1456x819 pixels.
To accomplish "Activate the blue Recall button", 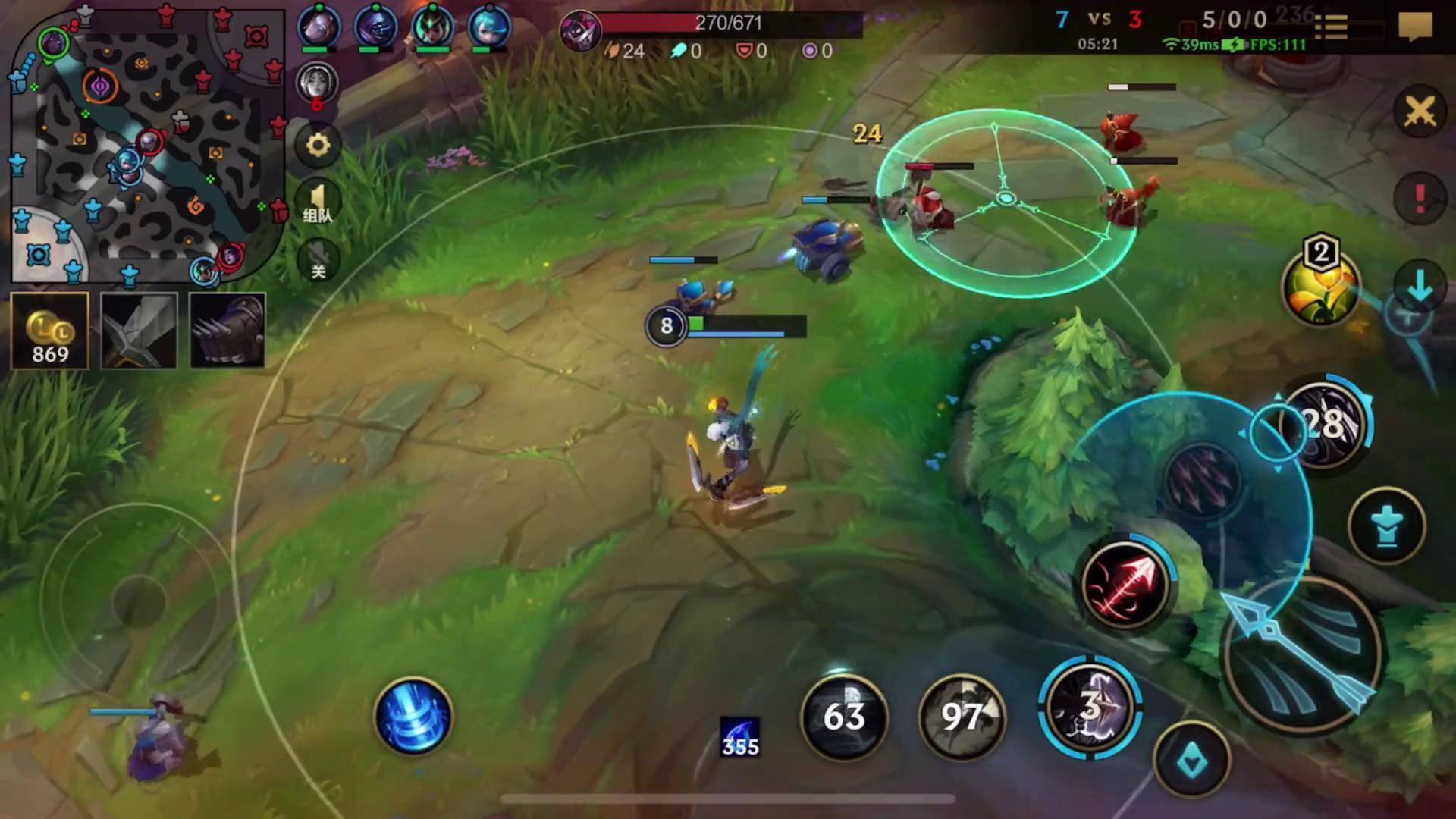I will pyautogui.click(x=413, y=717).
